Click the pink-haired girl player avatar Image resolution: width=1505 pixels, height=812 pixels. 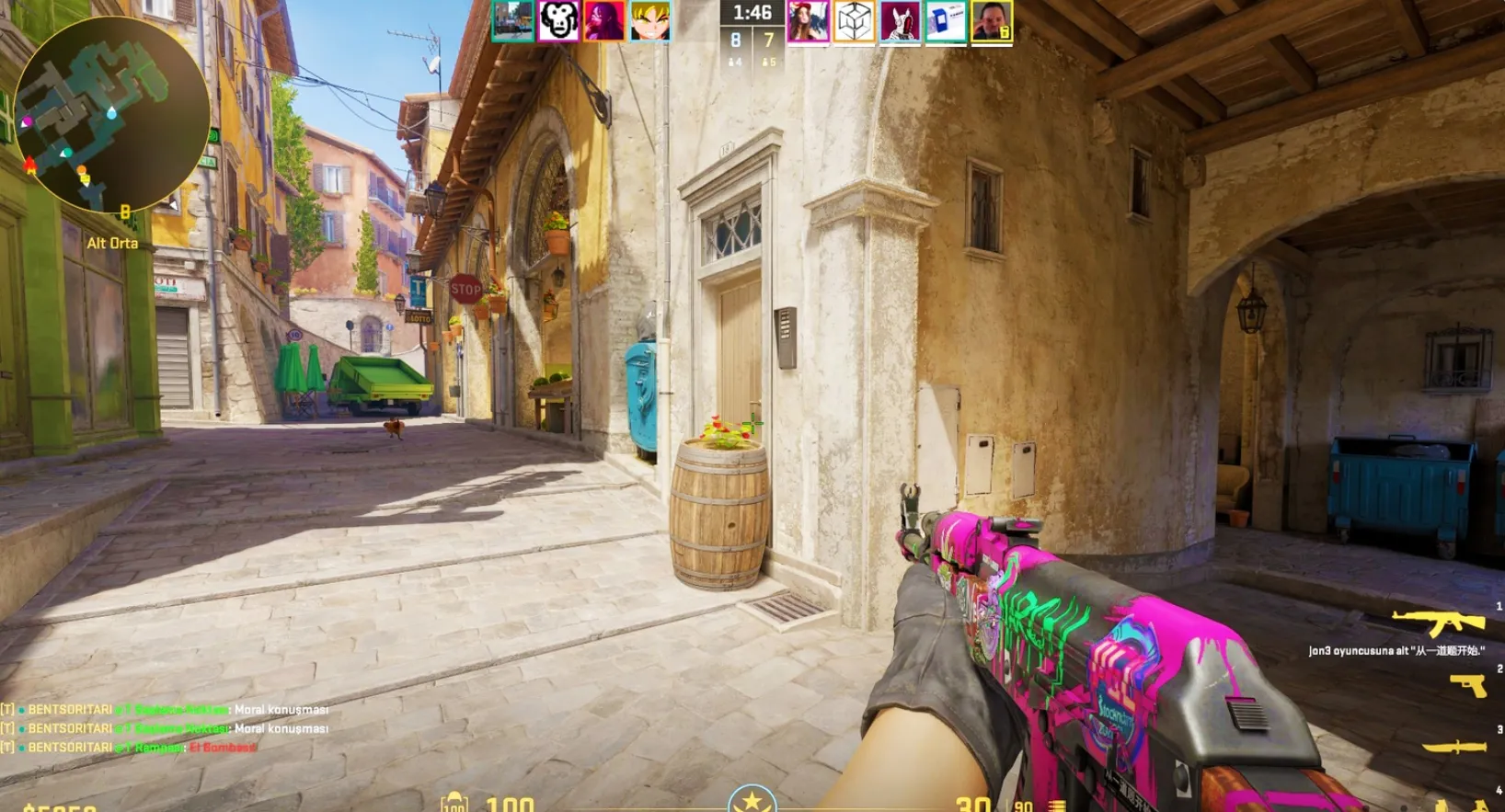tap(604, 20)
